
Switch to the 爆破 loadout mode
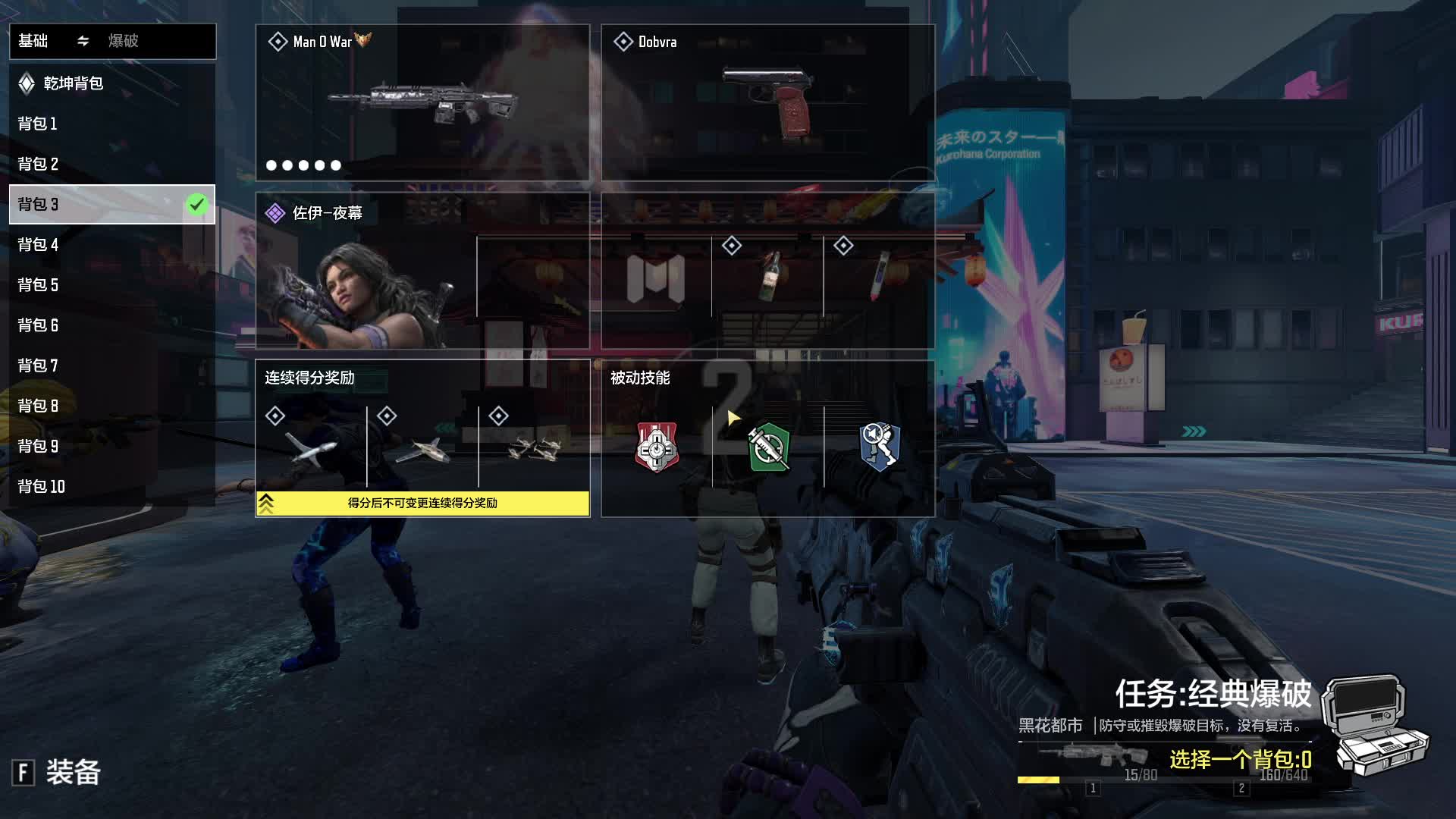pos(124,41)
